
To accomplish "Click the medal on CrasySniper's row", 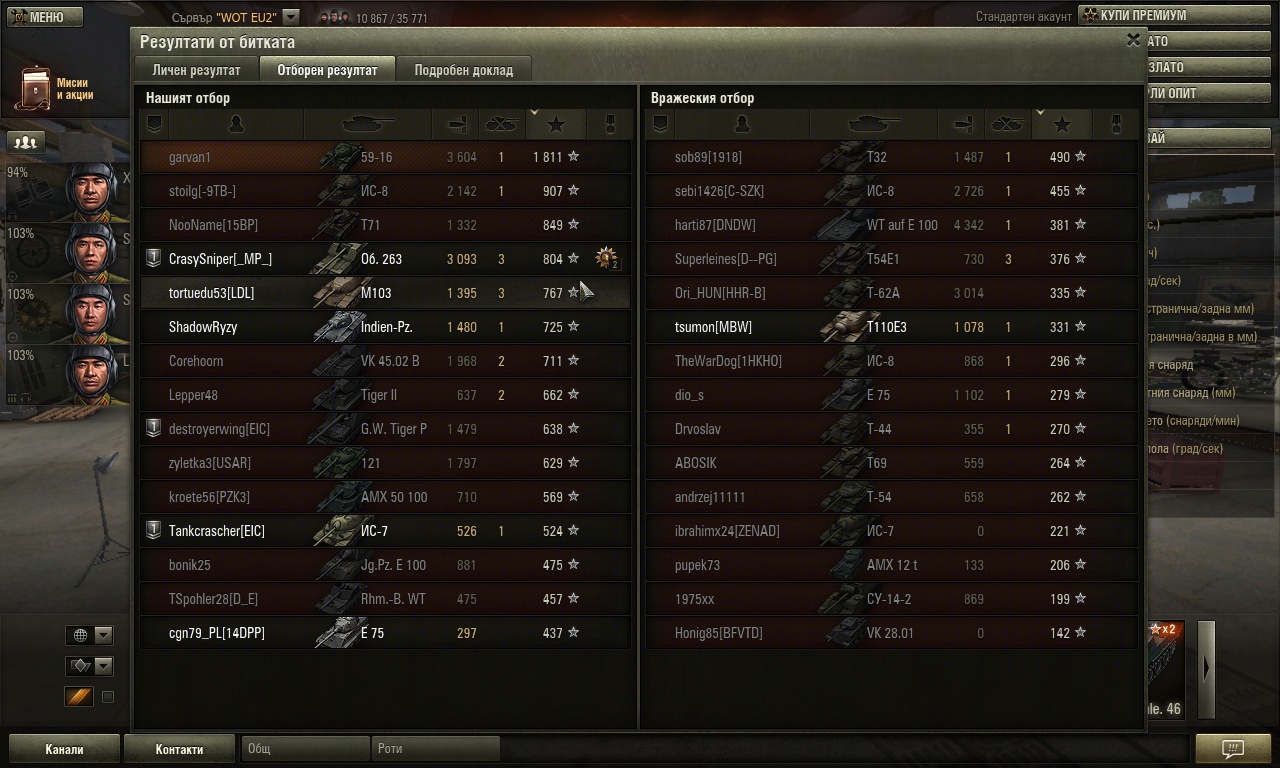I will pyautogui.click(x=606, y=259).
